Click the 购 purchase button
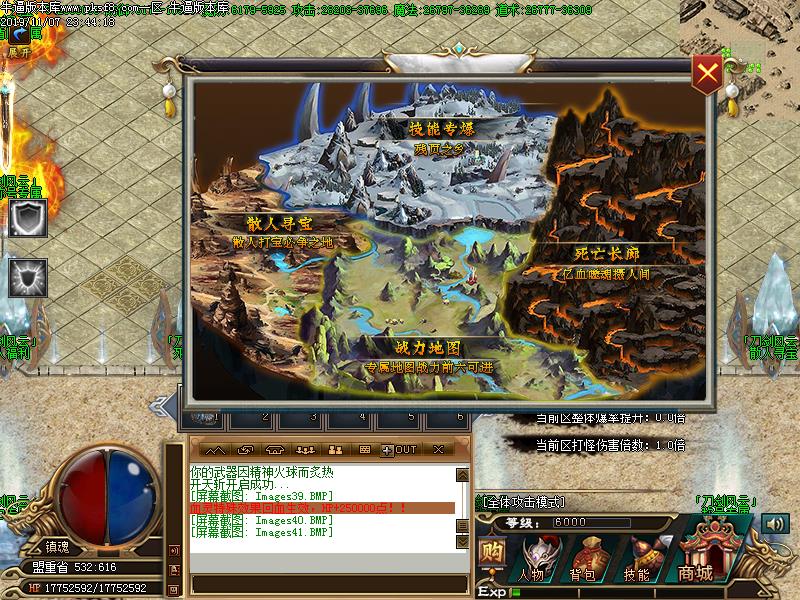This screenshot has height=600, width=800. (491, 554)
